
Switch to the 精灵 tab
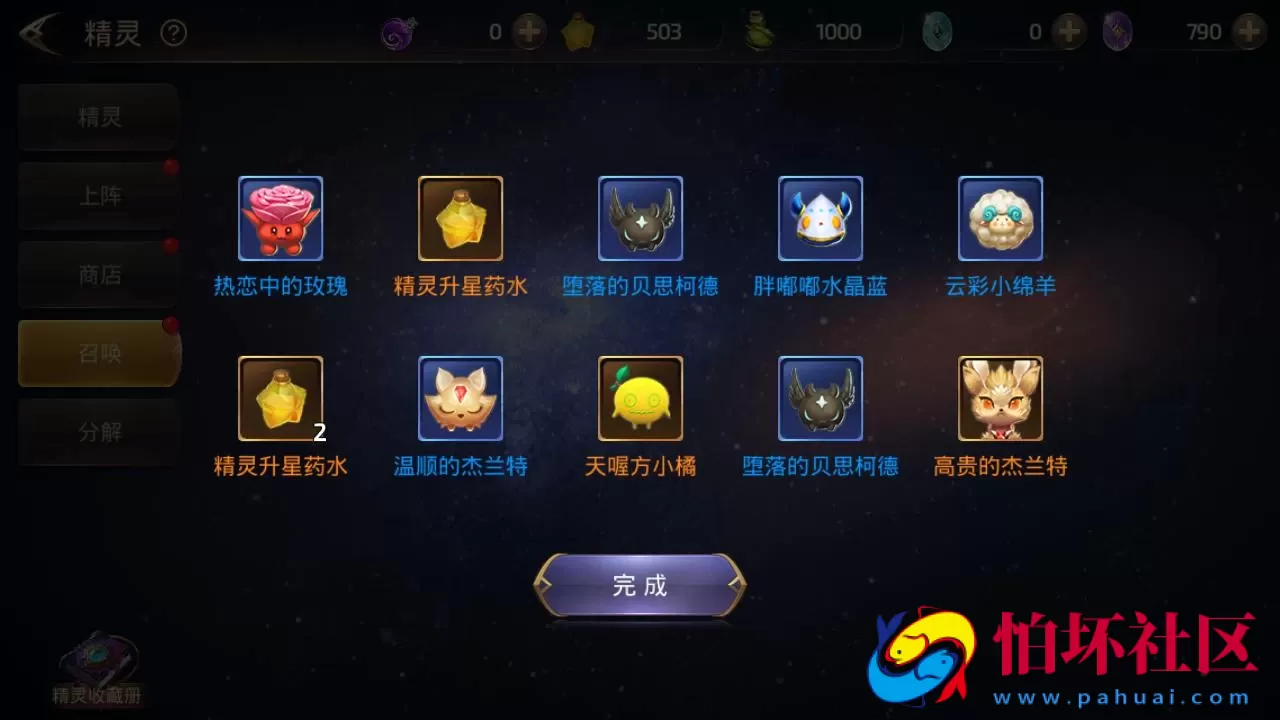(97, 117)
